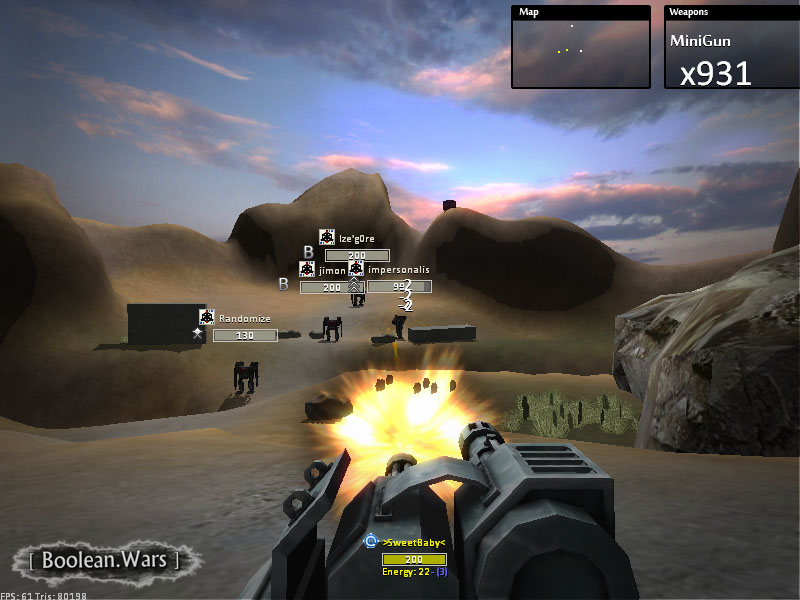Click the Boolean.Wars logo
Image resolution: width=800 pixels, height=600 pixels.
[x=103, y=559]
